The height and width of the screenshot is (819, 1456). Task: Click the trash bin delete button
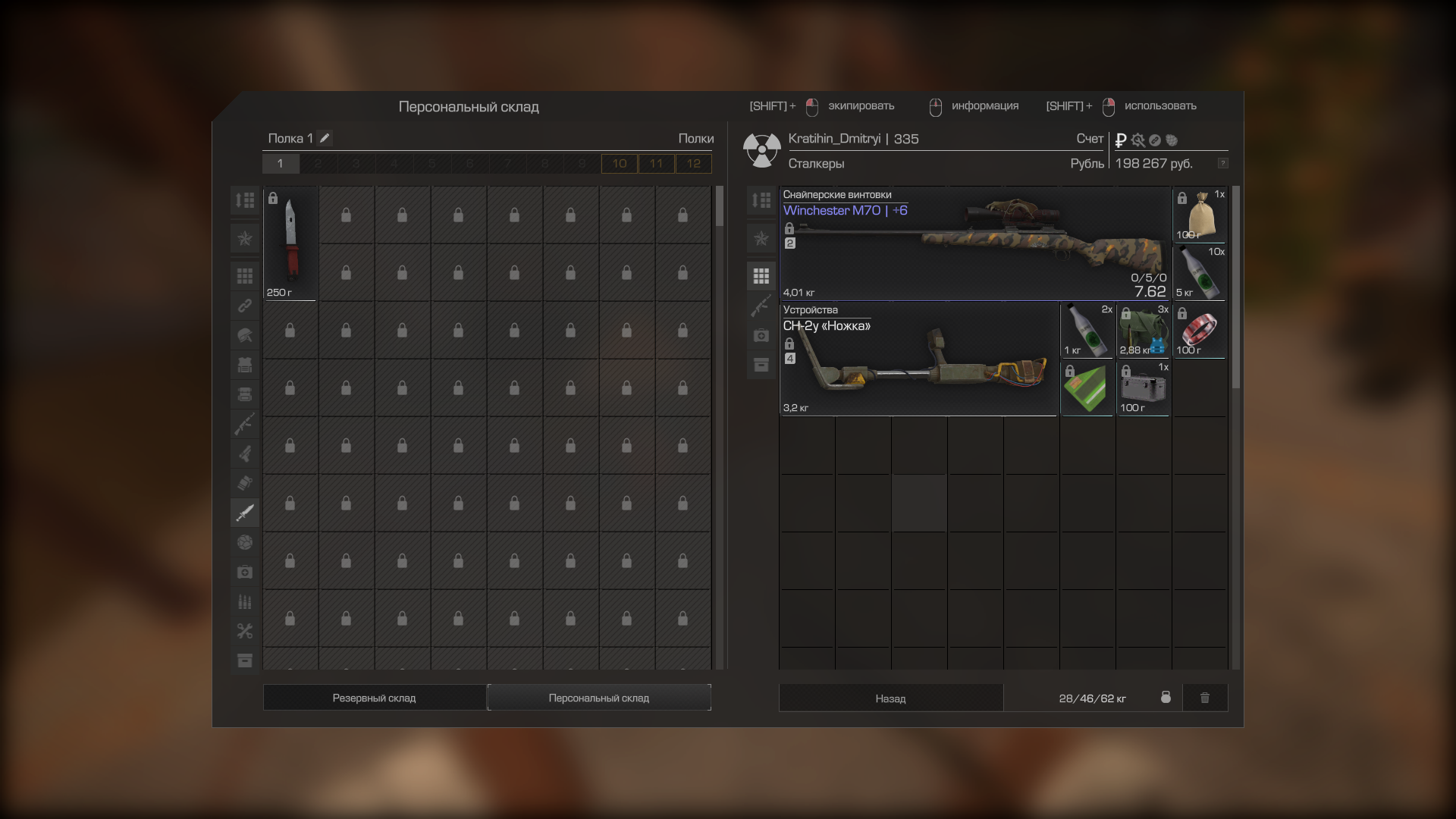point(1204,698)
